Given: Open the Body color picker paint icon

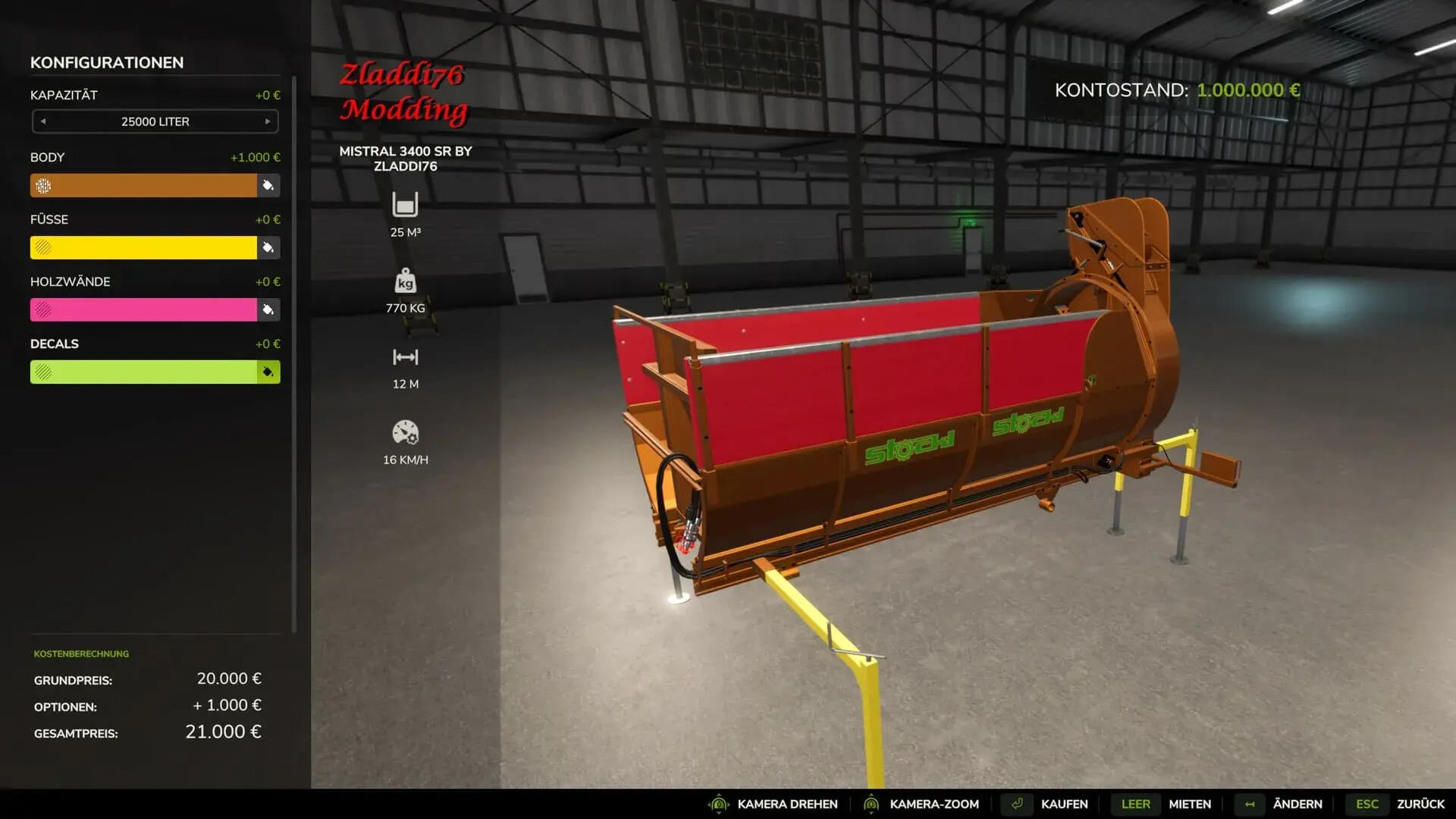Looking at the screenshot, I should tap(268, 186).
